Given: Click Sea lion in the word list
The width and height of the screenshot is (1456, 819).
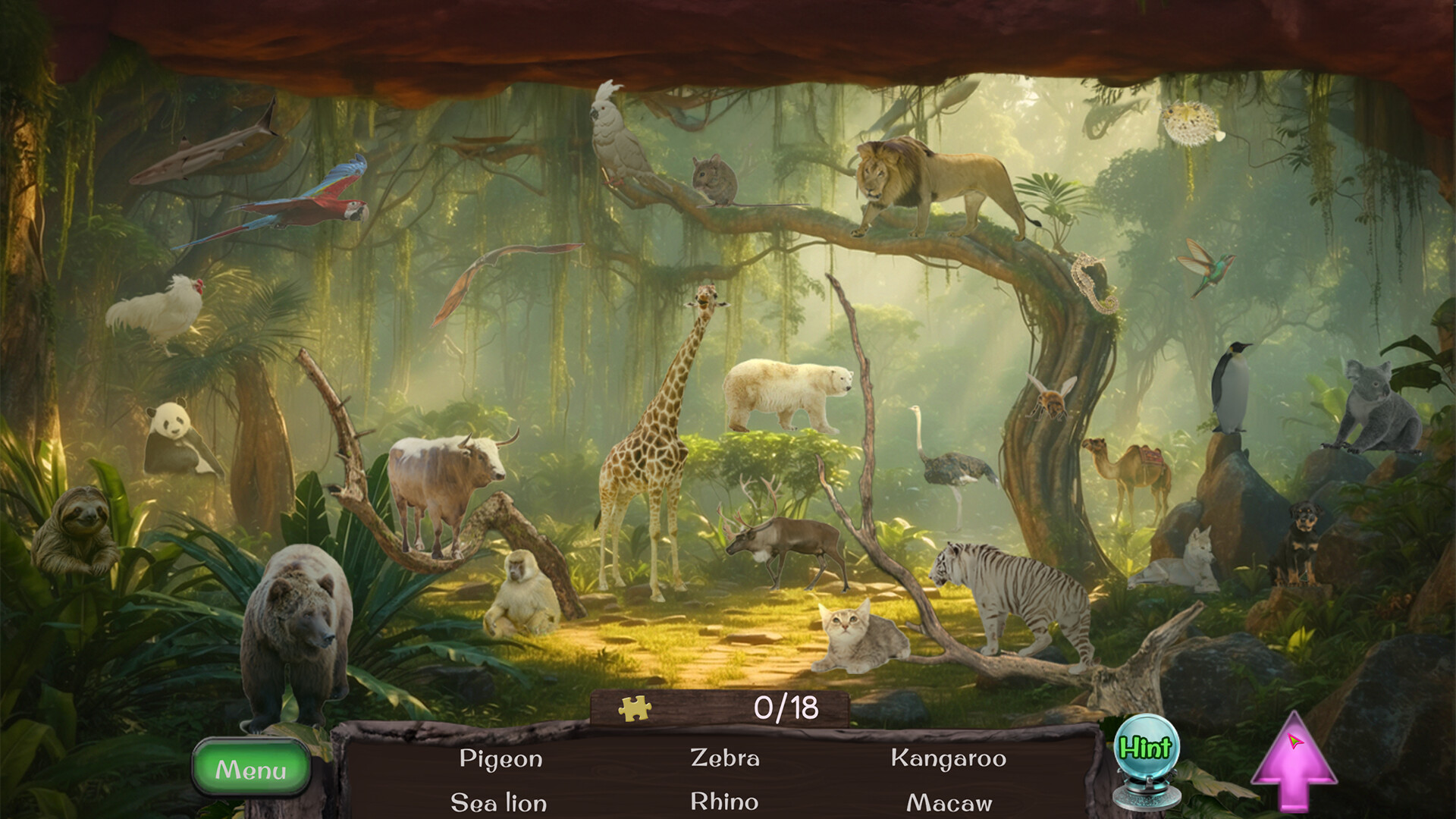Looking at the screenshot, I should pyautogui.click(x=500, y=800).
